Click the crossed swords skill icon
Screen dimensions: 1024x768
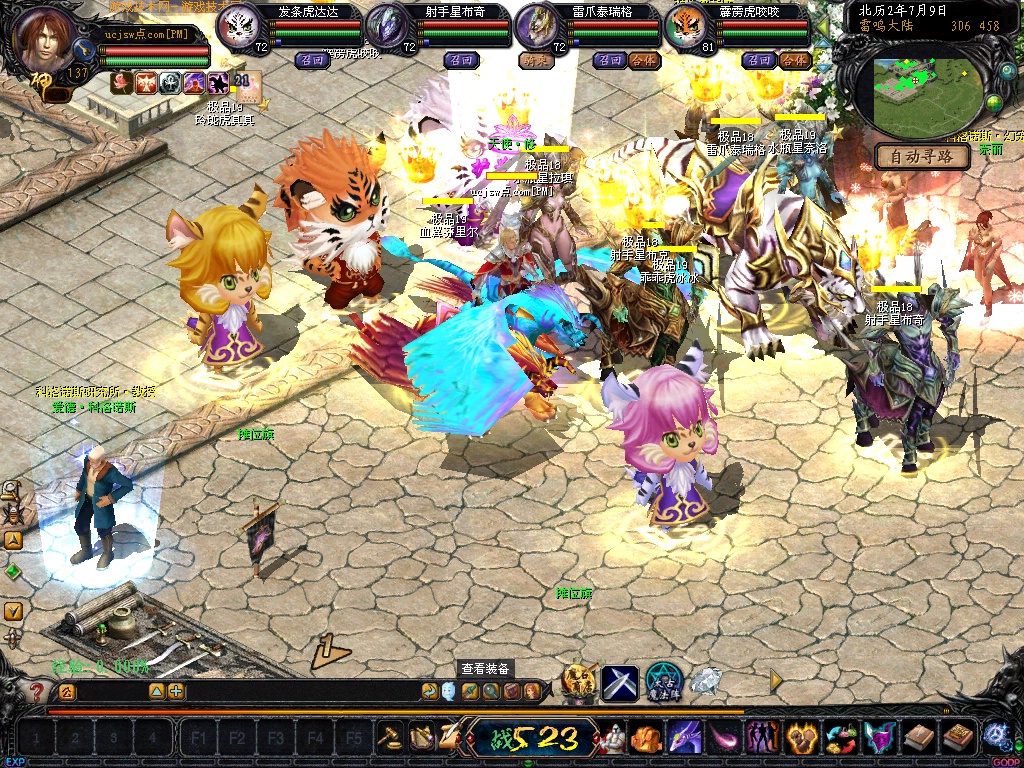click(x=619, y=682)
